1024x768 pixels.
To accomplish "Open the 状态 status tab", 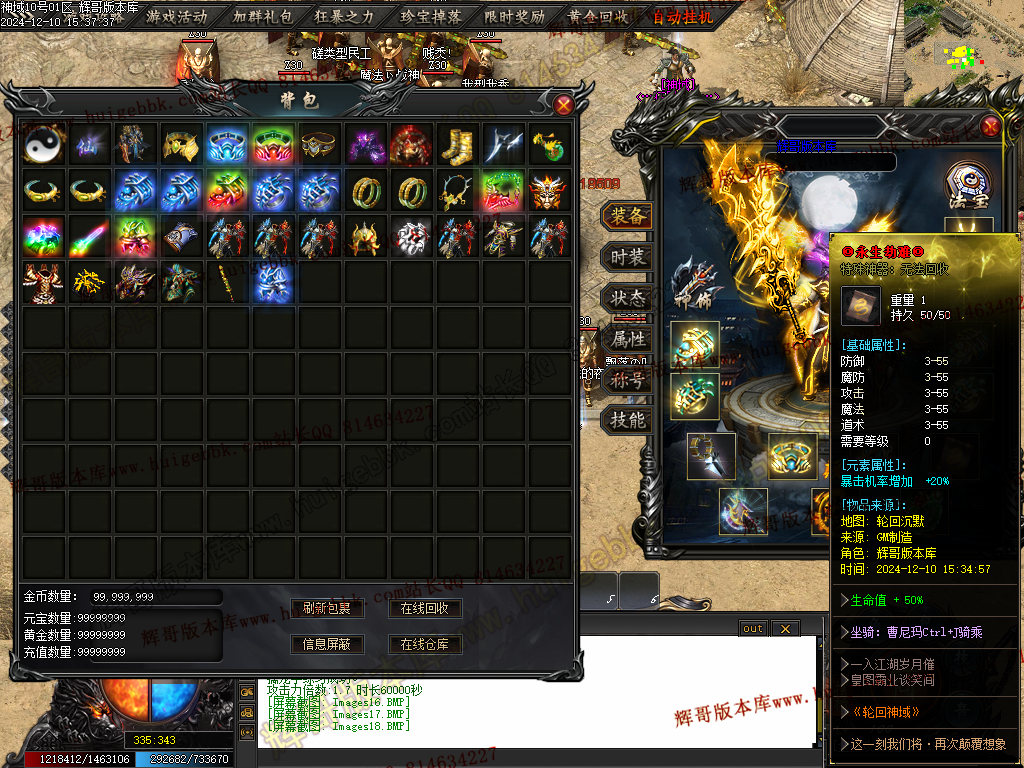I will [x=627, y=298].
